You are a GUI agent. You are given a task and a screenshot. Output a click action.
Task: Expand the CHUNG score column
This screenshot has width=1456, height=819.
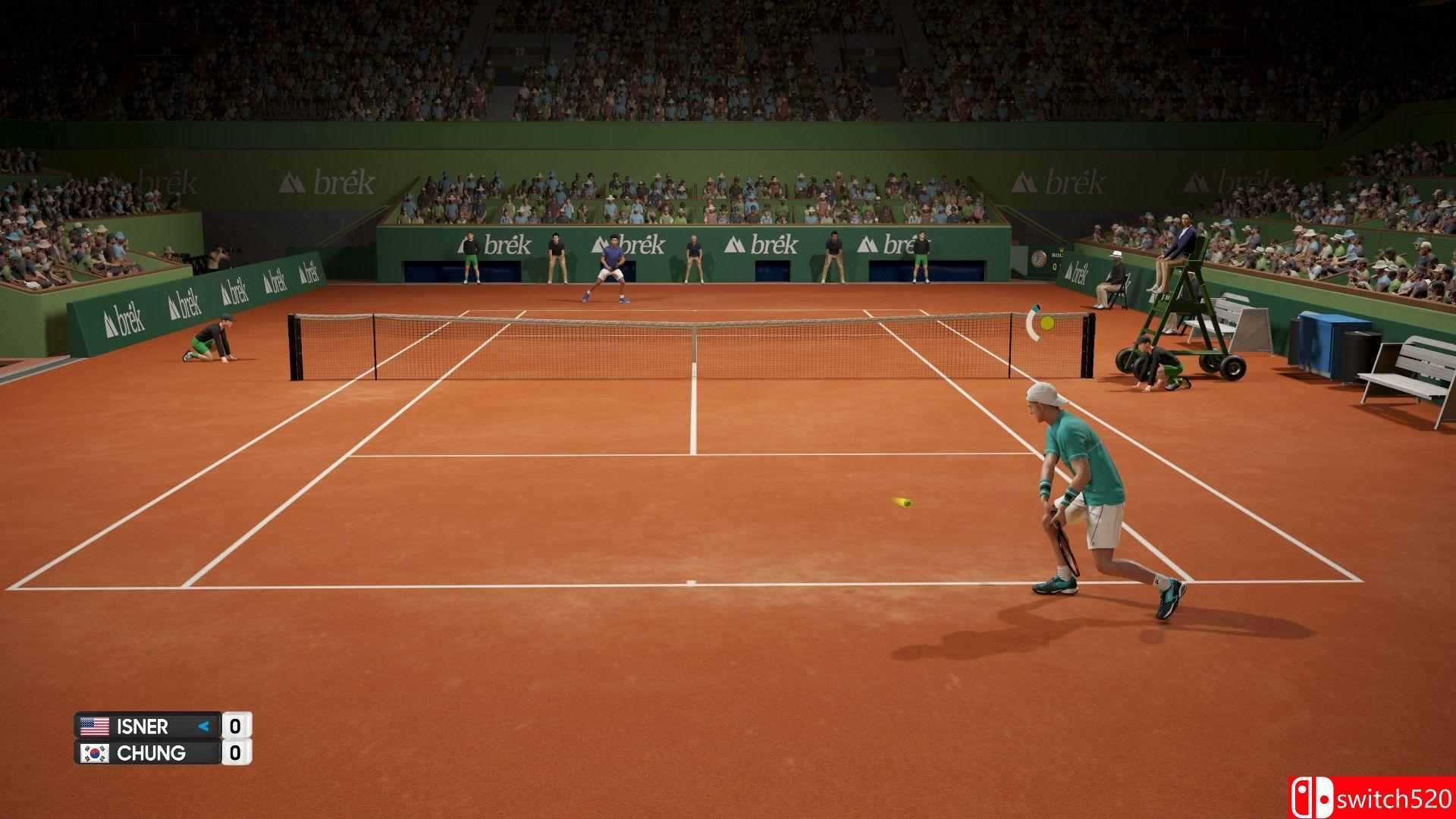237,755
